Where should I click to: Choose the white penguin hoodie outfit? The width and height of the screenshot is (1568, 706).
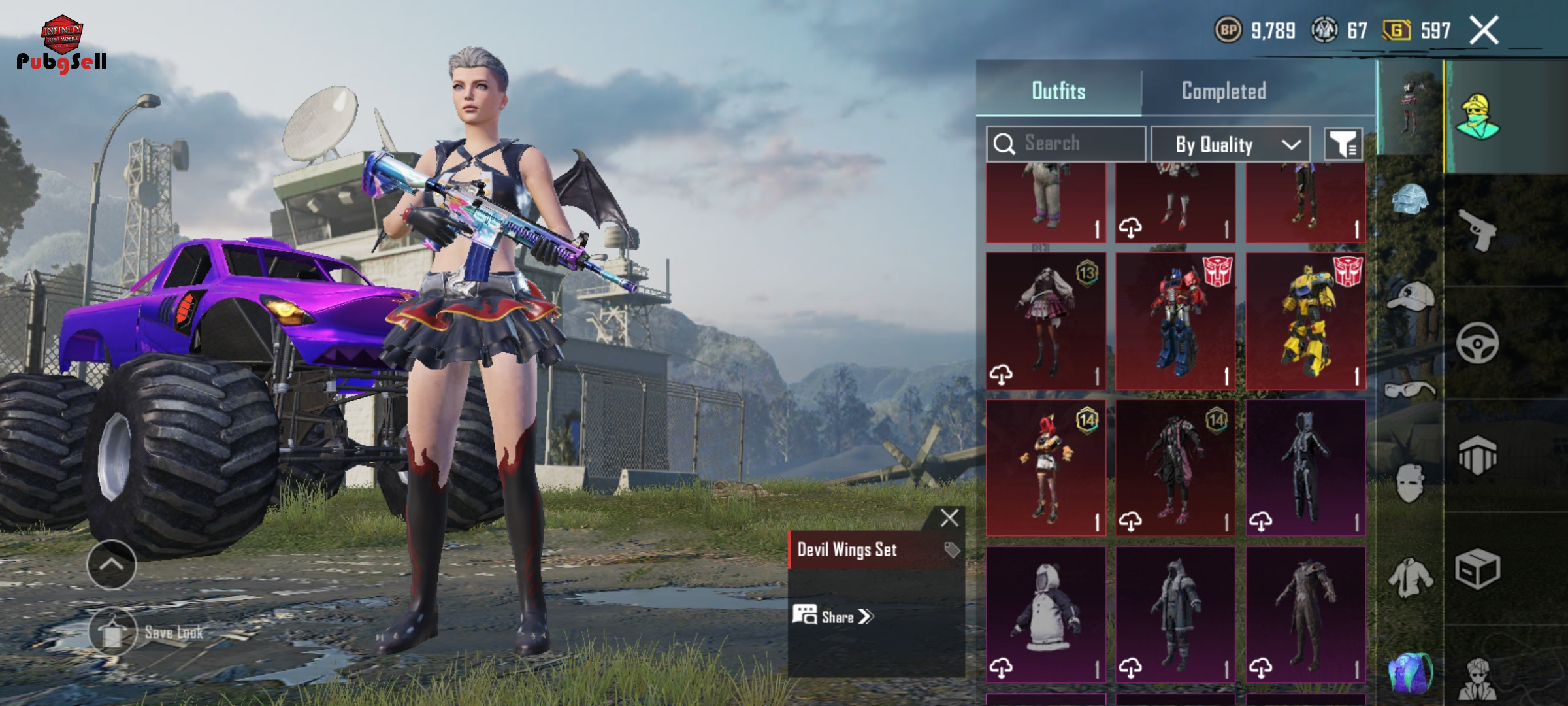pos(1045,614)
